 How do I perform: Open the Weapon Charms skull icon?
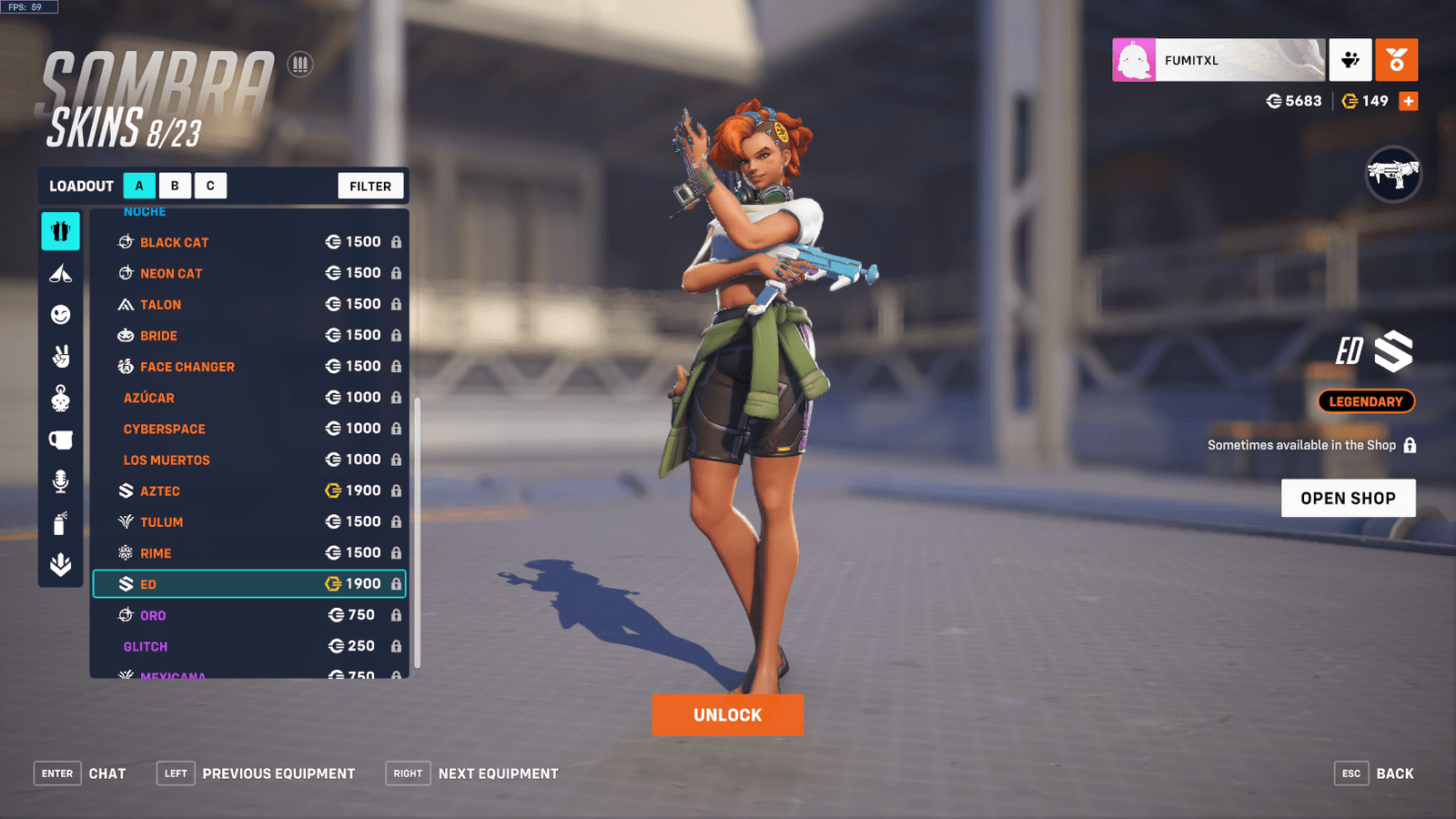tap(60, 395)
